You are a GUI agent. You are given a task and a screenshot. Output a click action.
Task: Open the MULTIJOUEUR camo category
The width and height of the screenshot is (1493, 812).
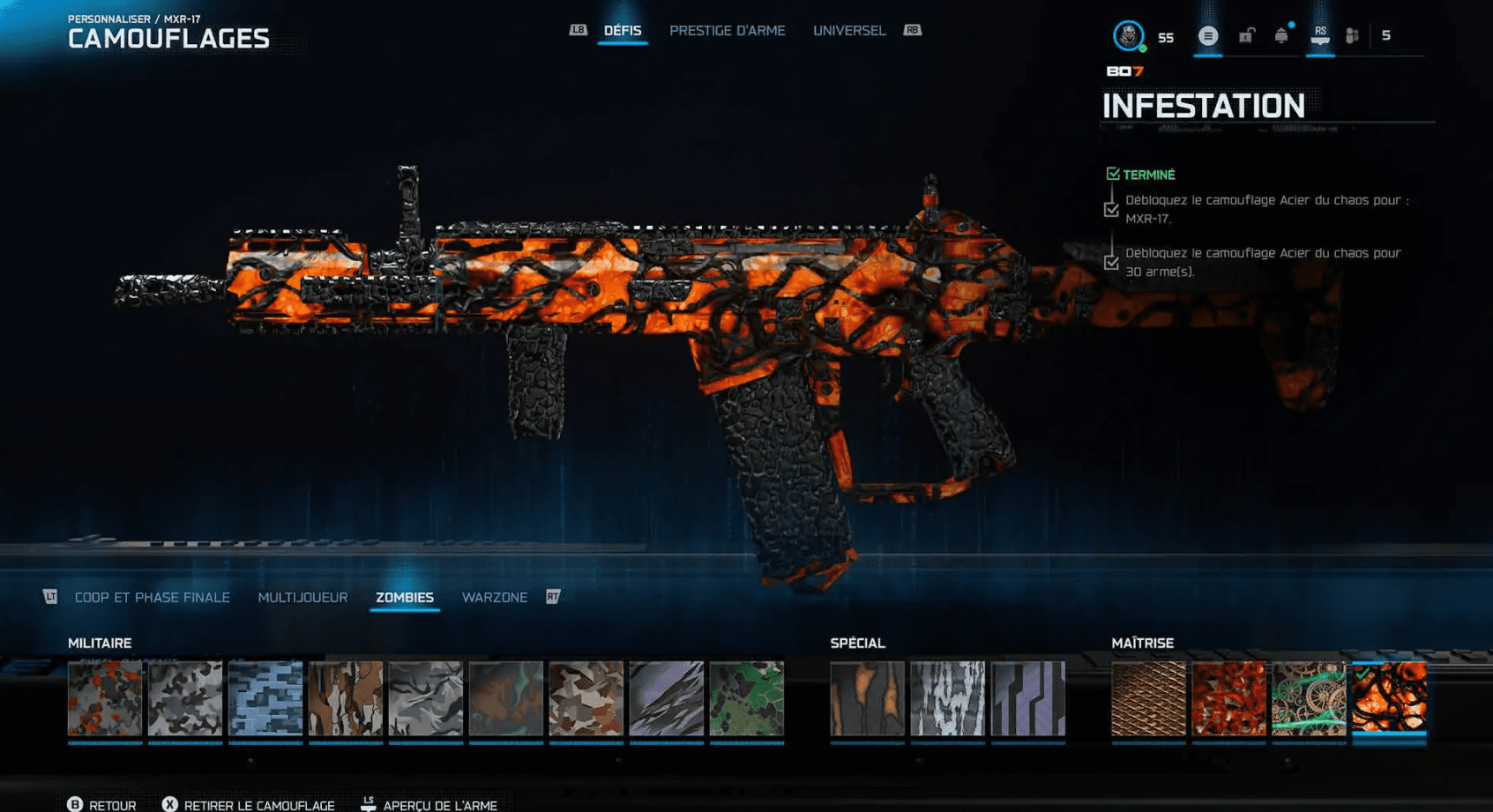(x=302, y=597)
